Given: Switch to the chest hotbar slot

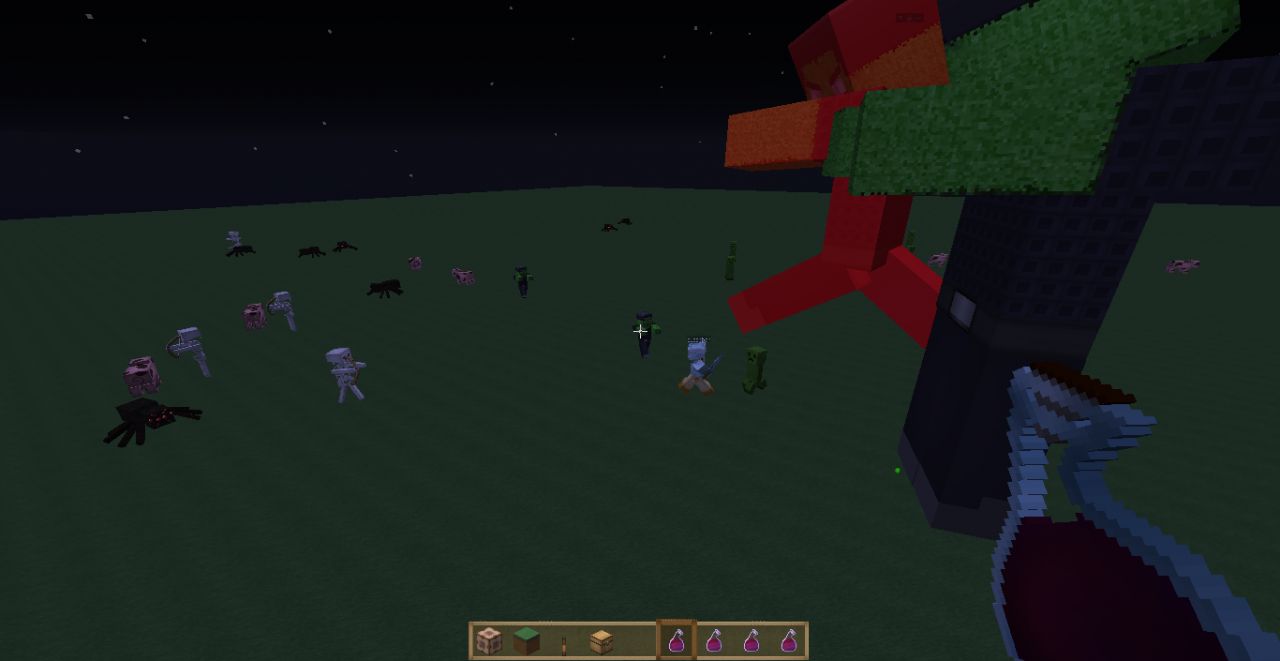Looking at the screenshot, I should point(601,641).
